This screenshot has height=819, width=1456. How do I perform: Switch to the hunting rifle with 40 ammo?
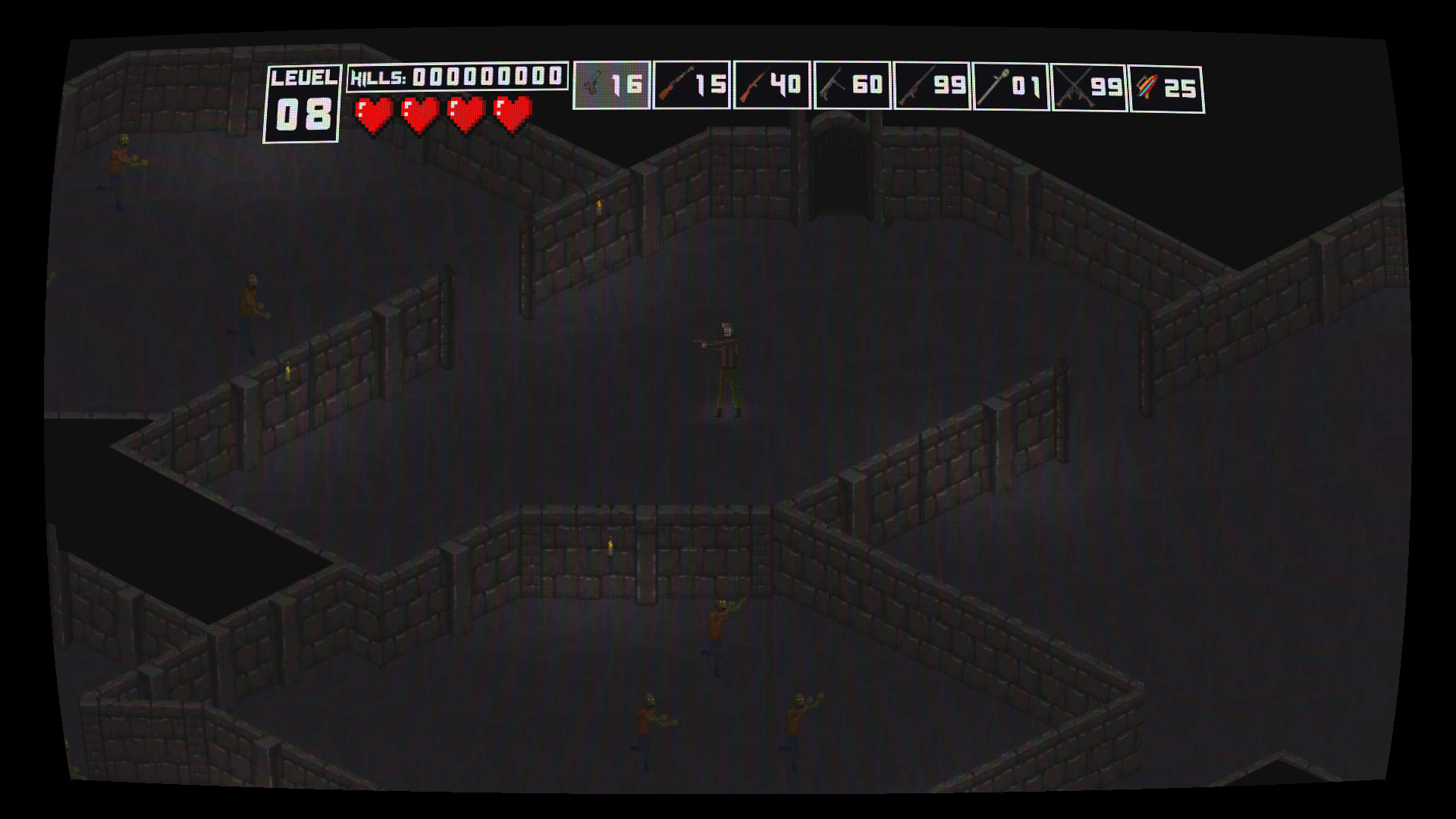[773, 83]
